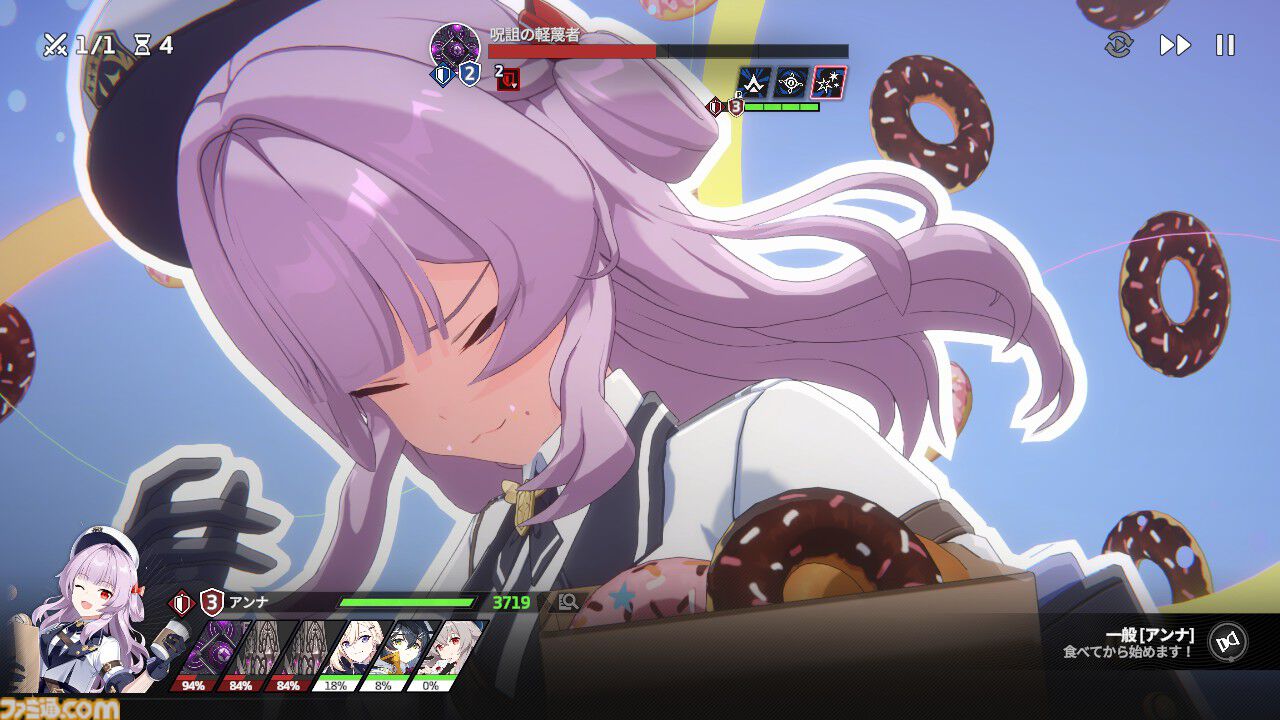Screen dimensions: 1280x720
Task: Expand Anna's level 3 badge details
Action: 211,601
